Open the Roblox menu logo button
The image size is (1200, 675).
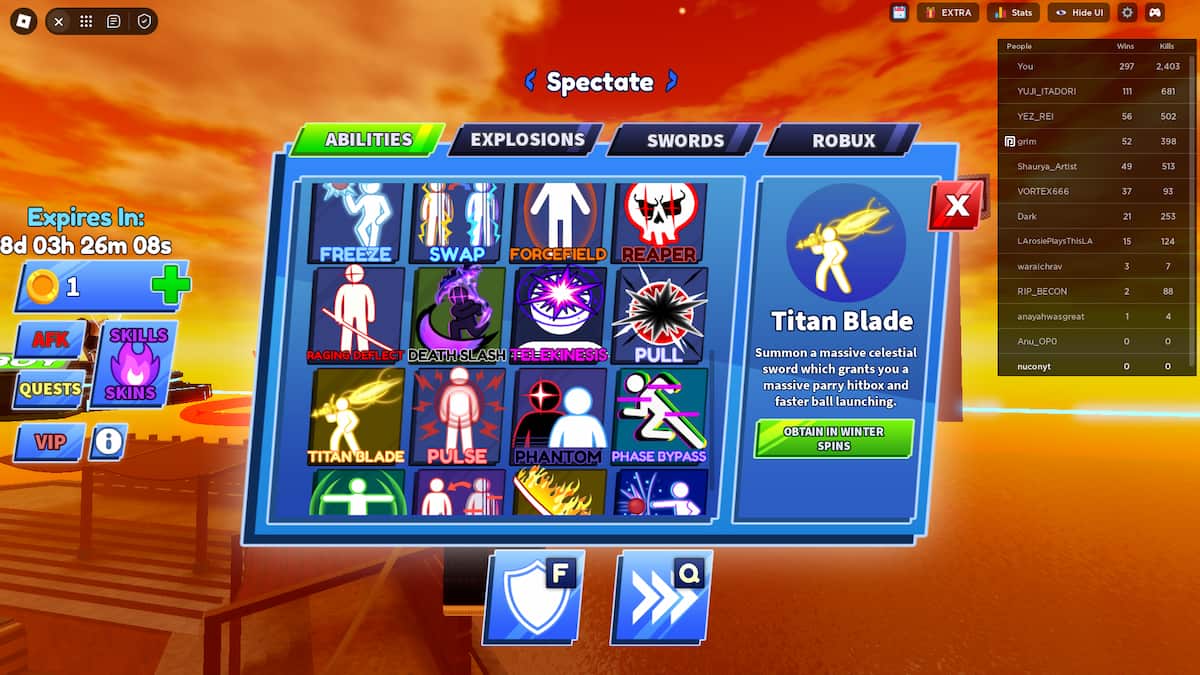click(x=23, y=21)
